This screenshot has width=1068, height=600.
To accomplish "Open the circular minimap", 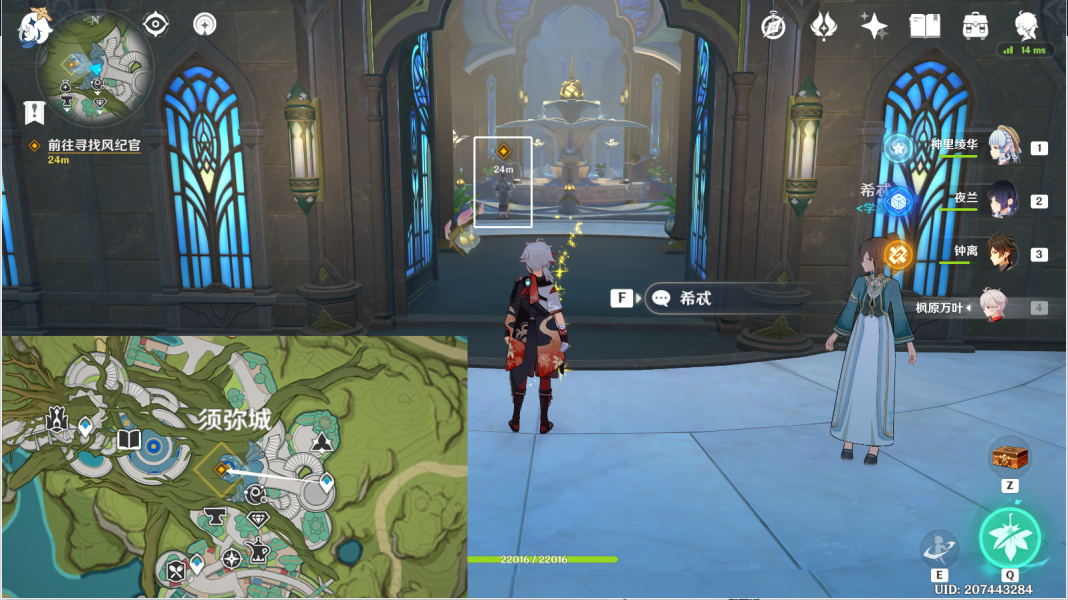I will pyautogui.click(x=95, y=70).
